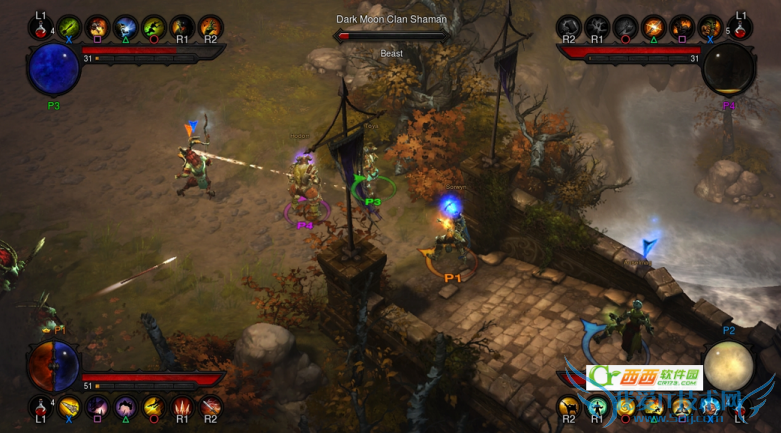
Task: Select P4's green-faced brute skill icon
Action: pos(710,27)
